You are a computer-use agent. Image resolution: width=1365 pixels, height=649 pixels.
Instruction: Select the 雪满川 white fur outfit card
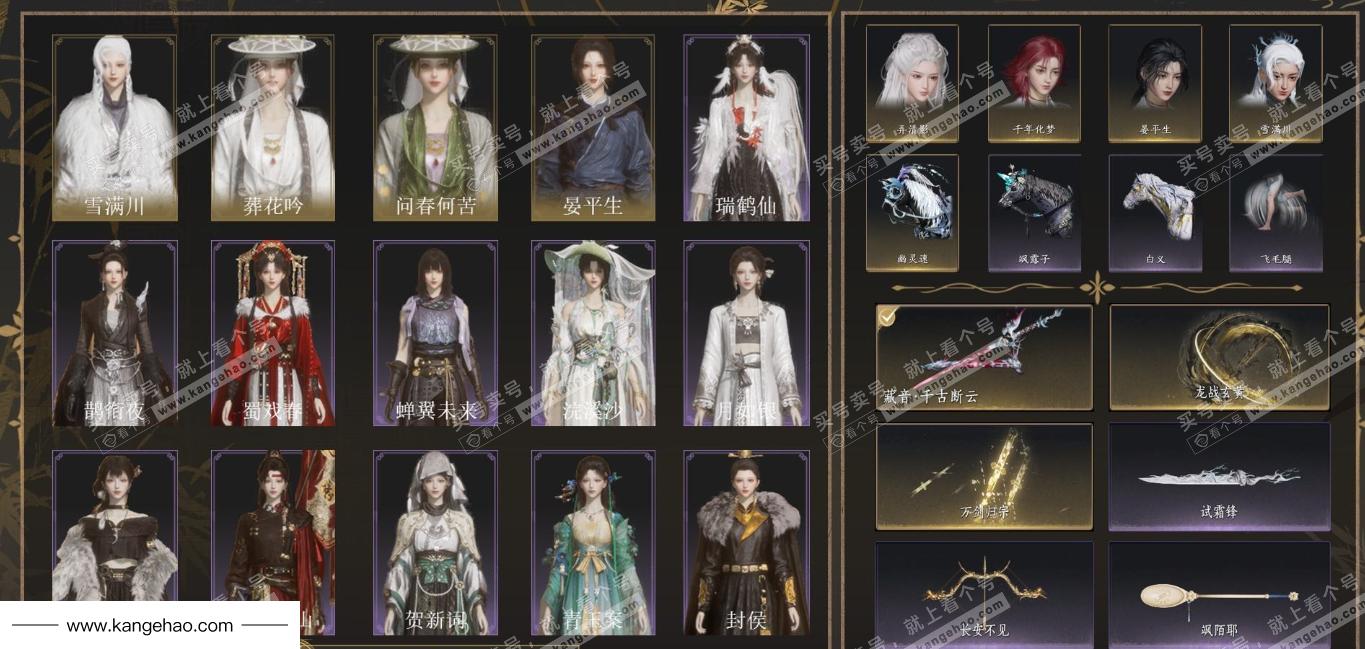(114, 128)
